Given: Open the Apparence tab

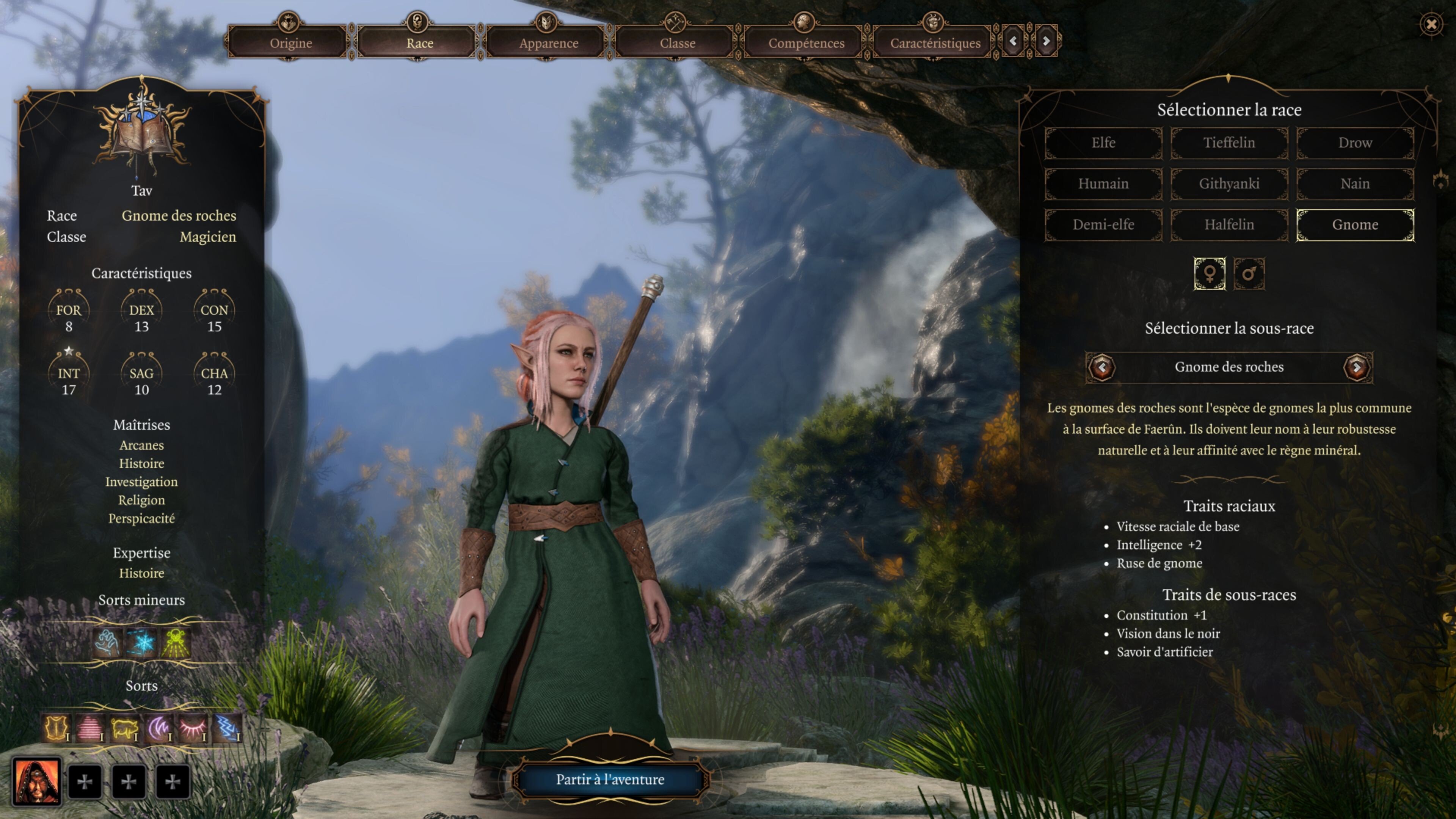Looking at the screenshot, I should (x=548, y=43).
